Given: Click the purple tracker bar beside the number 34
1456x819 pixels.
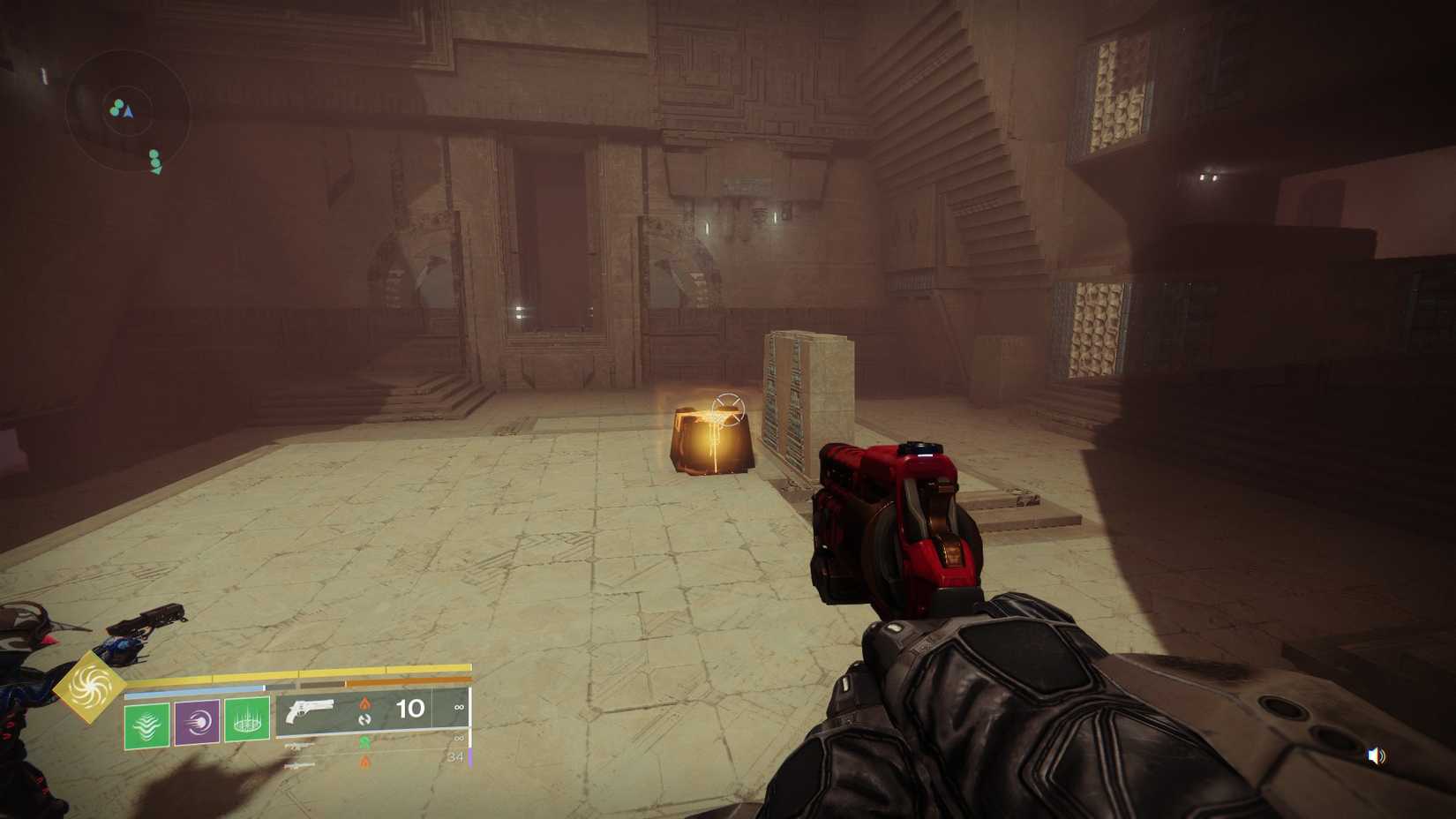Looking at the screenshot, I should (472, 755).
